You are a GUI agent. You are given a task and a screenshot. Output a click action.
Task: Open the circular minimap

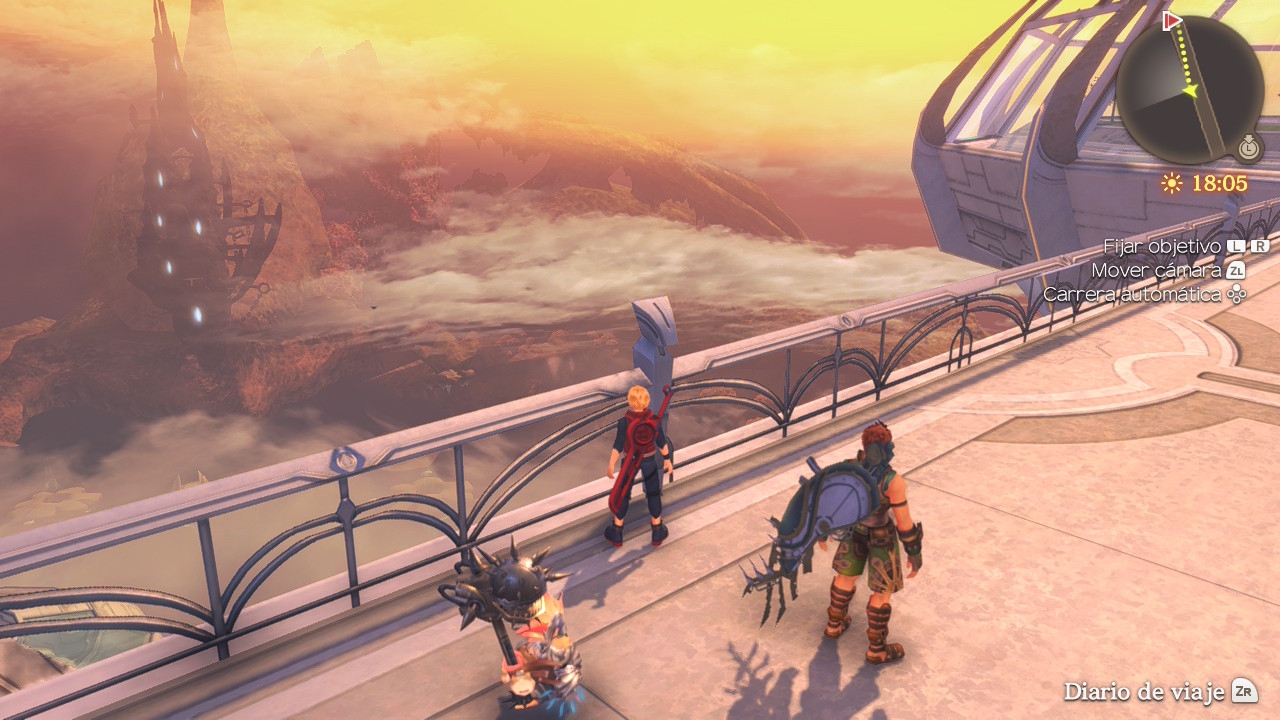click(x=1189, y=90)
